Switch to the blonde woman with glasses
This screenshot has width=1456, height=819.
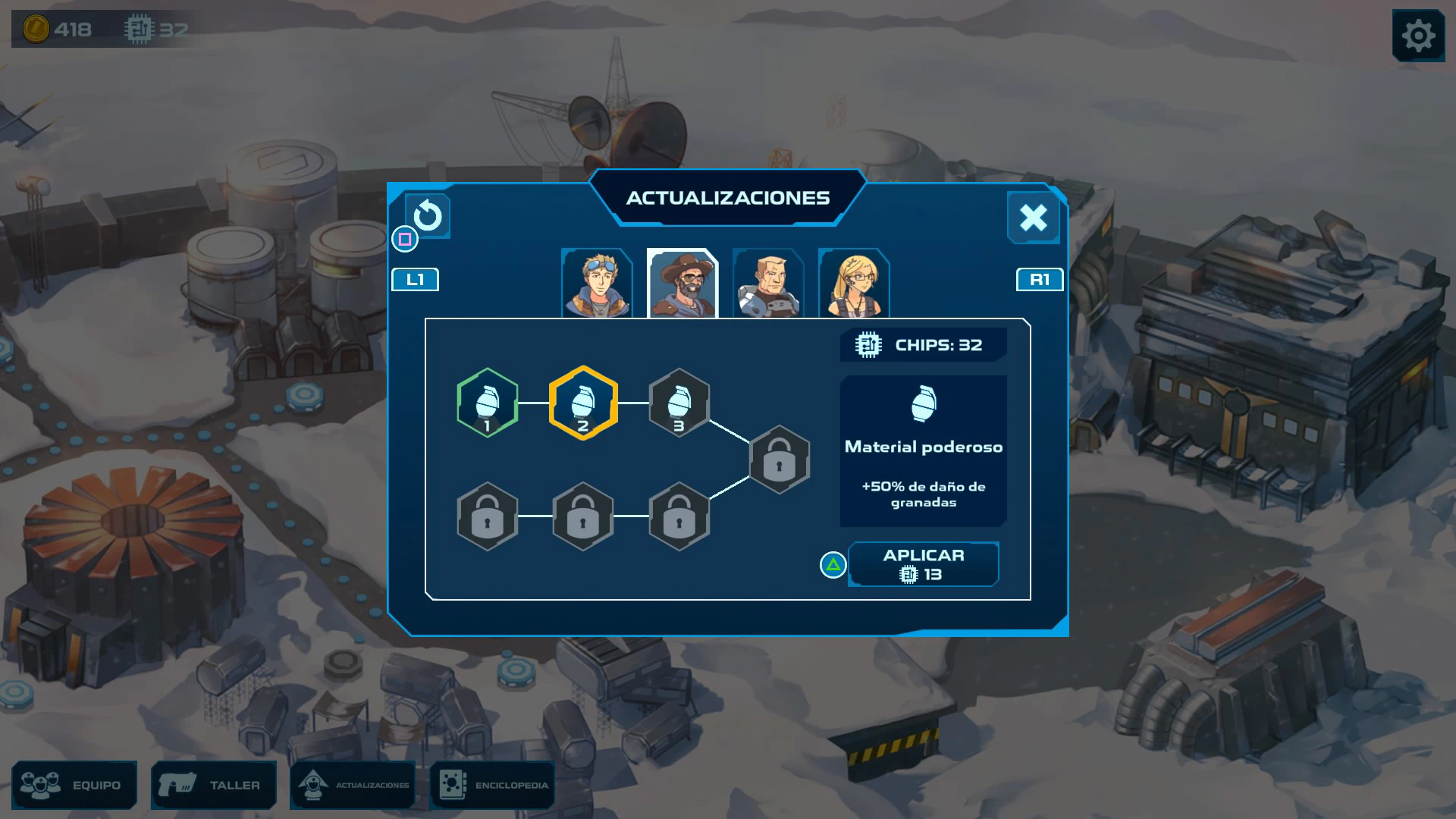(x=854, y=284)
